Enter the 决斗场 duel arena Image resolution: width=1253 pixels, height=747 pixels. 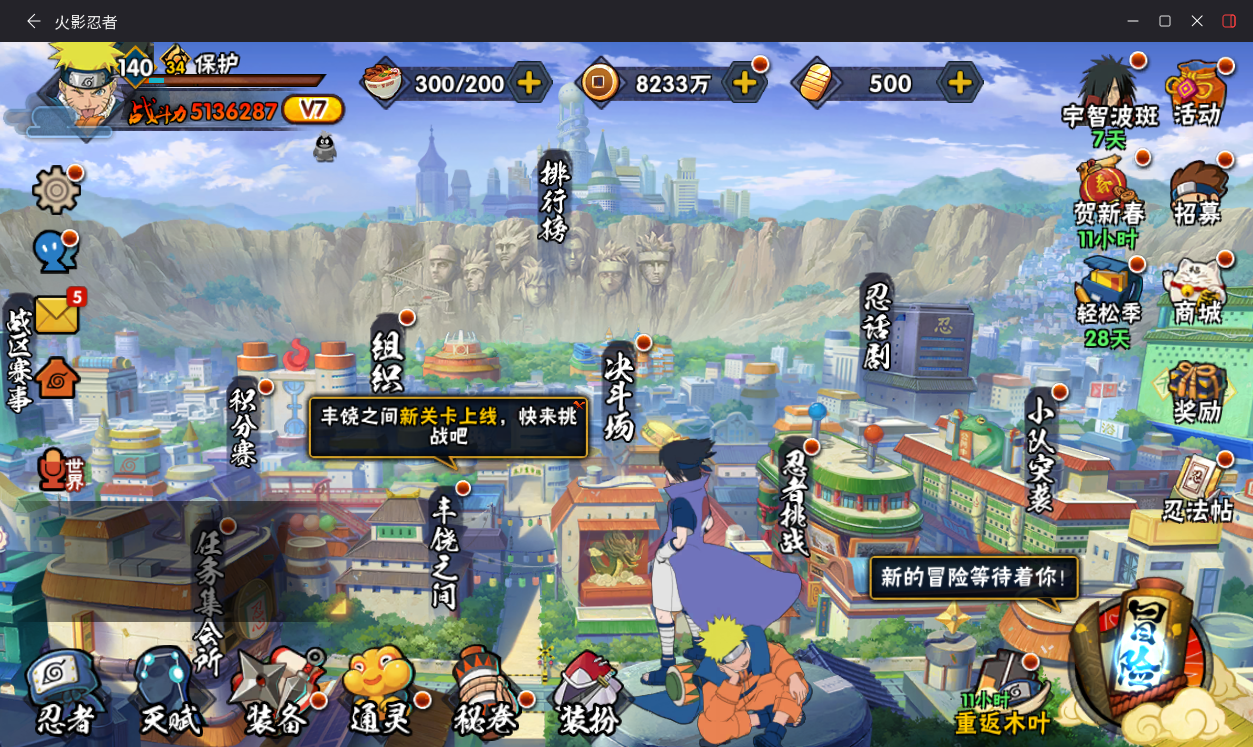(x=620, y=395)
